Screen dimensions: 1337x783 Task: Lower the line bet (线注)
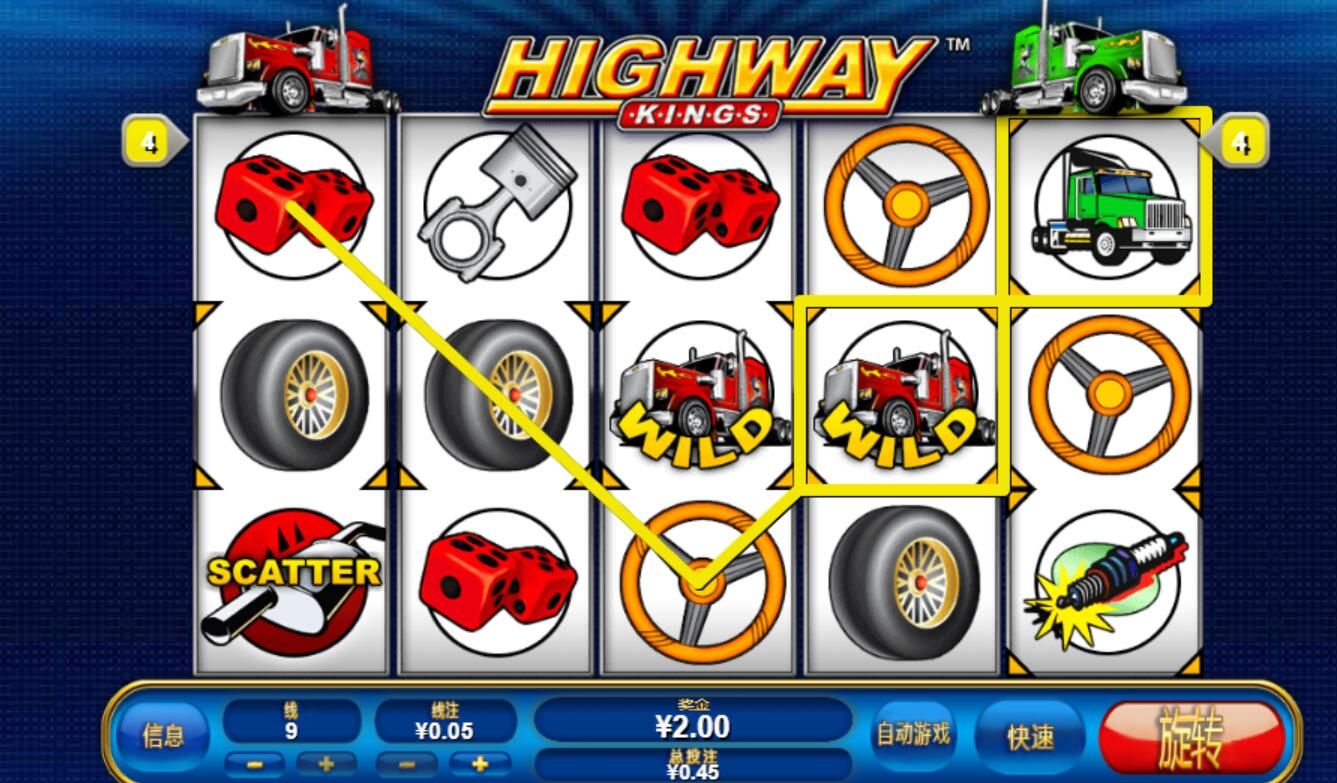(407, 765)
